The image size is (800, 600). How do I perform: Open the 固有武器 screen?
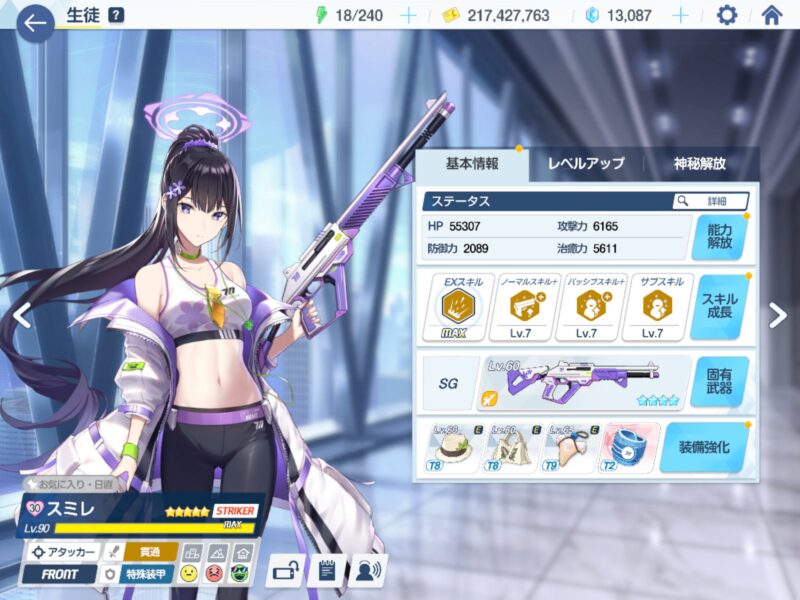click(x=718, y=382)
